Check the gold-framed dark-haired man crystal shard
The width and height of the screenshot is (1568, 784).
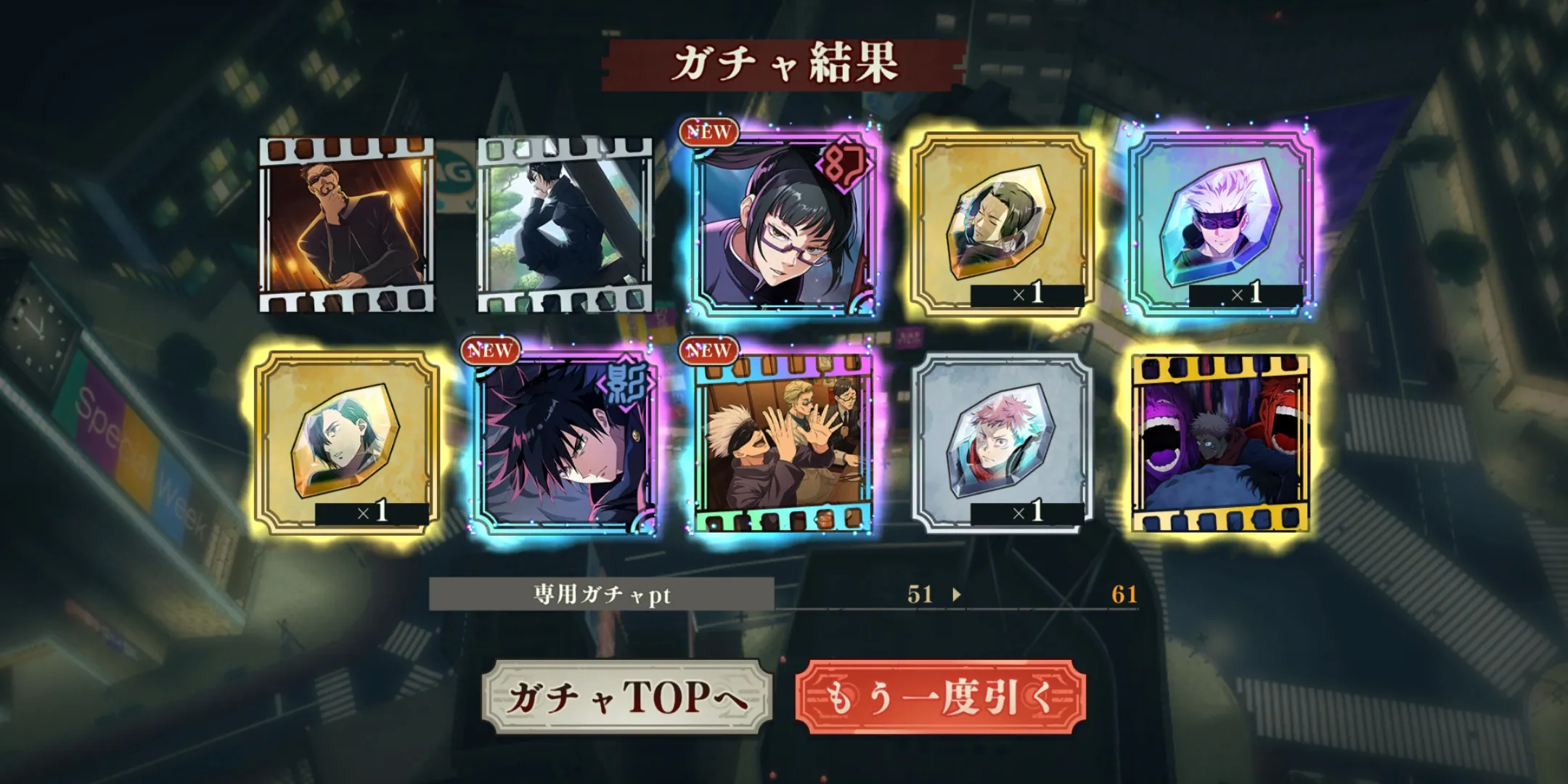tap(347, 443)
